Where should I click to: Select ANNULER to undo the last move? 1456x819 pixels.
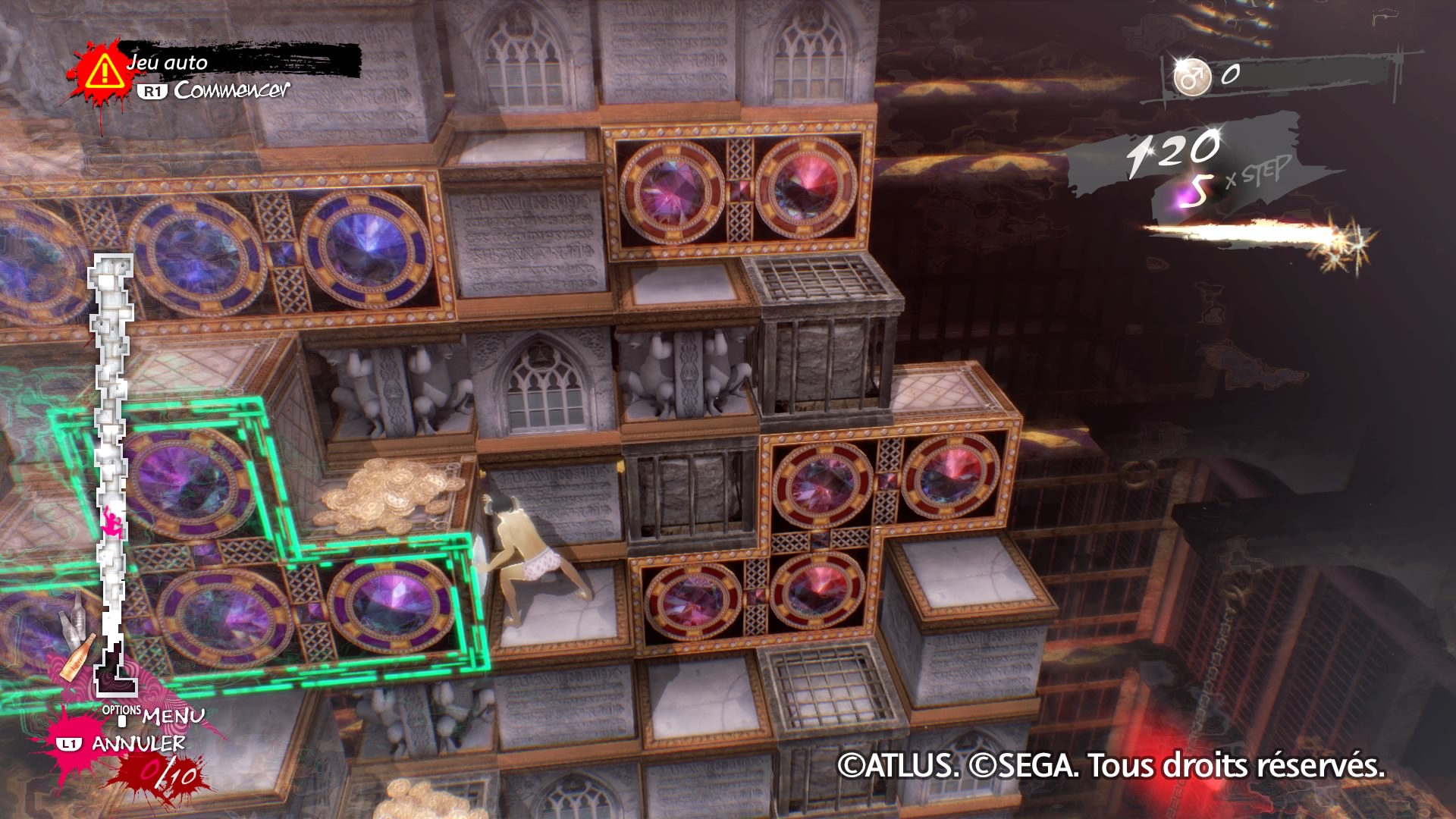click(138, 743)
